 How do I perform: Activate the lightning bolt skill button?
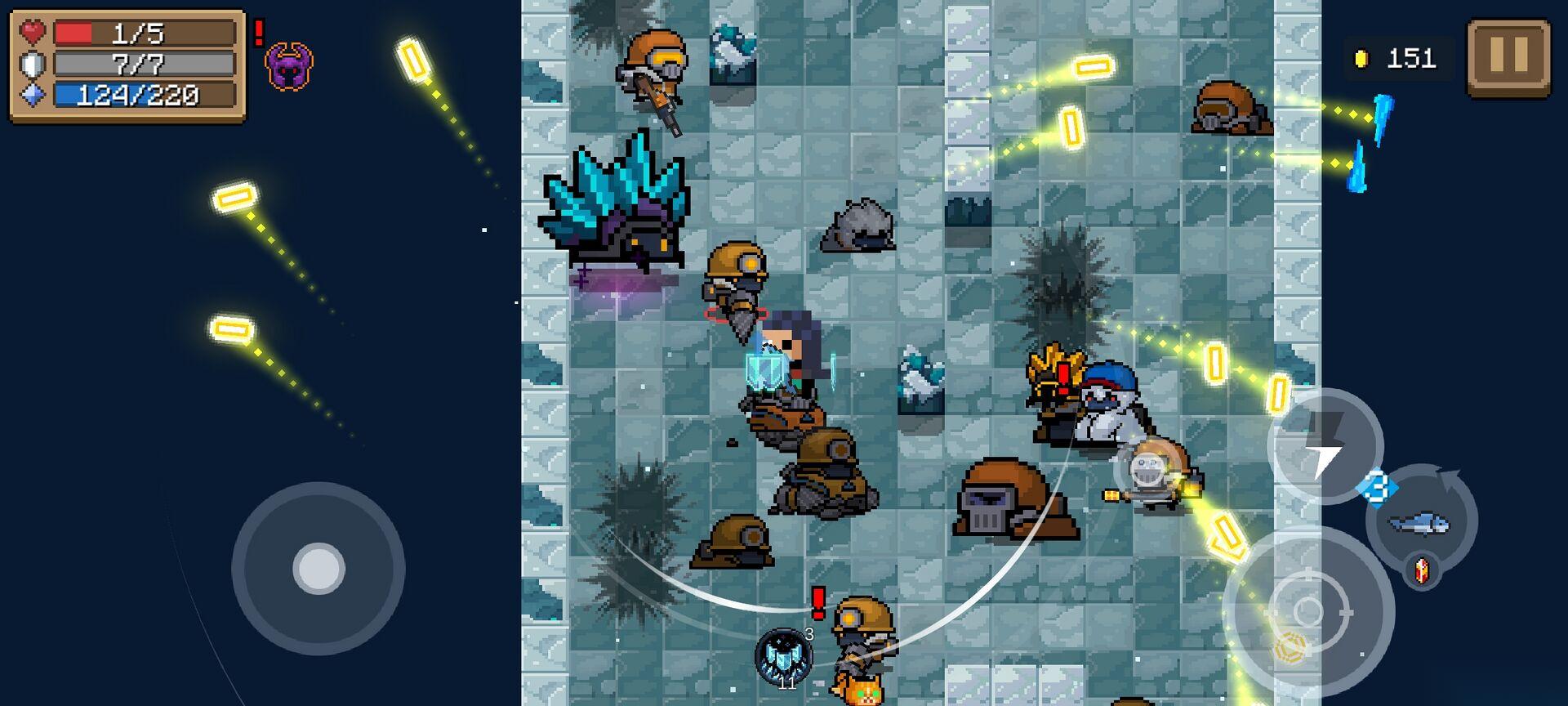pyautogui.click(x=1325, y=446)
